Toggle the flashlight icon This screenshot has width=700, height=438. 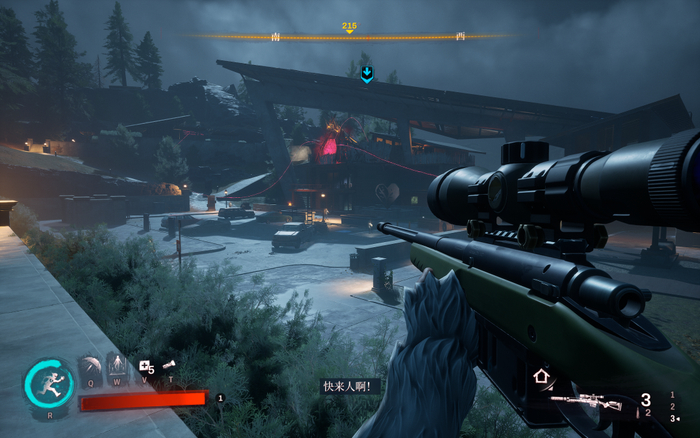click(x=169, y=365)
